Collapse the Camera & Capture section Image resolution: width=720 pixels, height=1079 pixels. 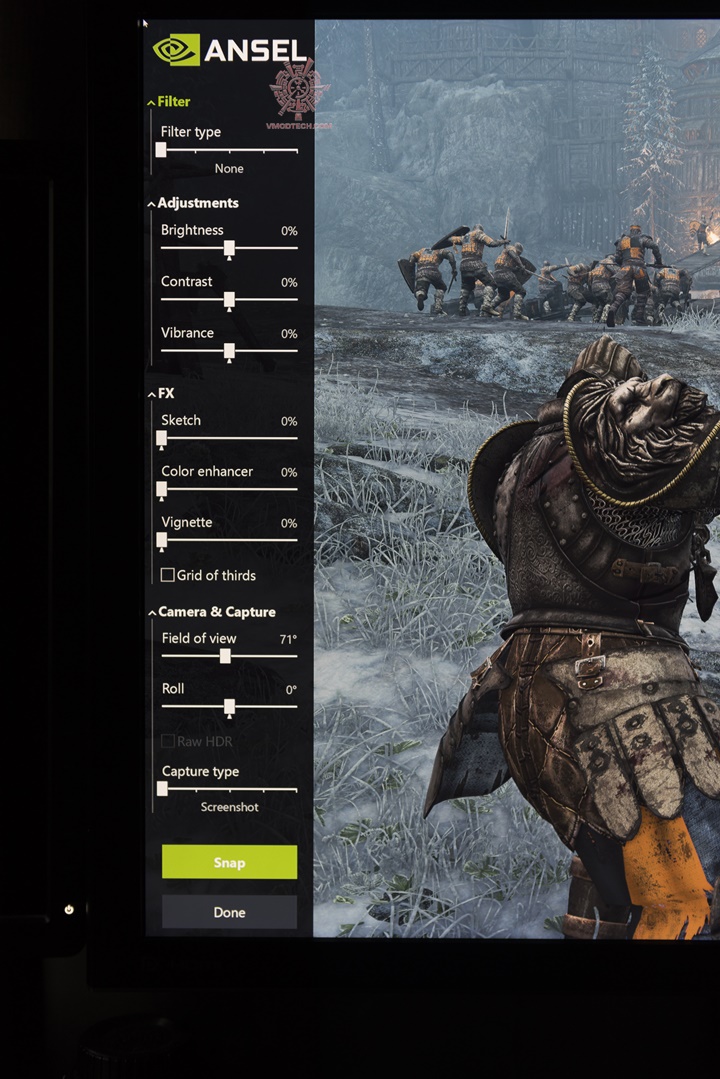[x=152, y=613]
